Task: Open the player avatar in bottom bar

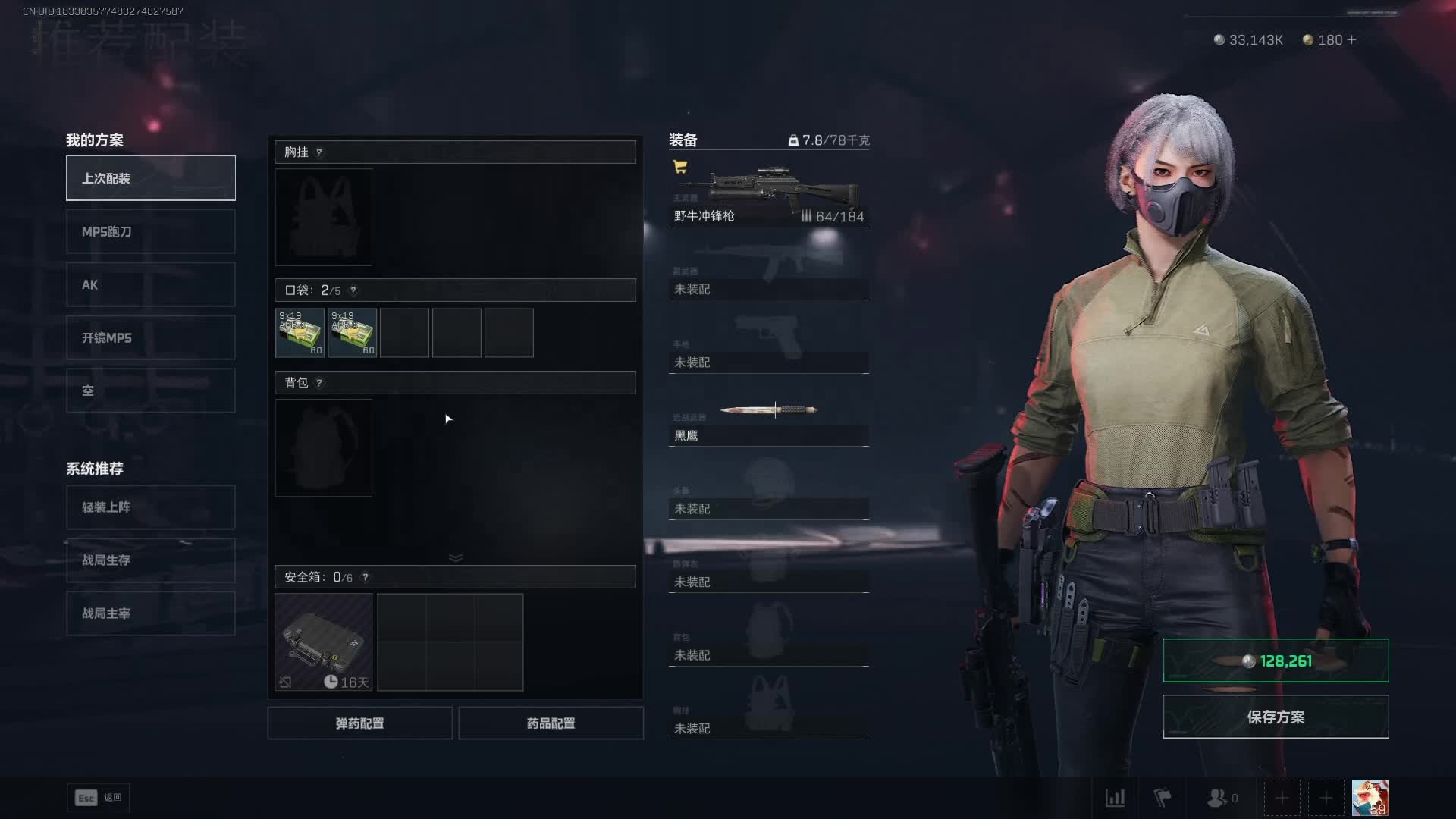Action: pos(1370,798)
